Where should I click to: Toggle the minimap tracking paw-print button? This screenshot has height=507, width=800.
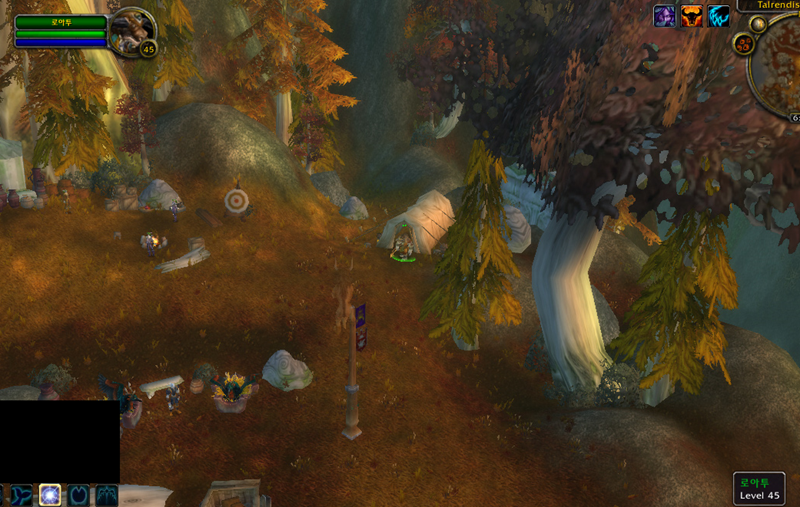pos(744,43)
